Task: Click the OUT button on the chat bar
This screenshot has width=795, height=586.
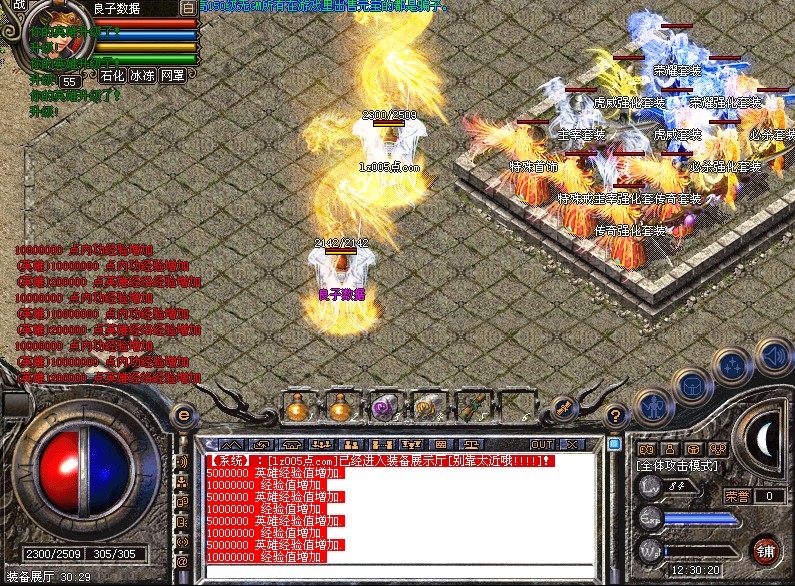Action: (542, 444)
